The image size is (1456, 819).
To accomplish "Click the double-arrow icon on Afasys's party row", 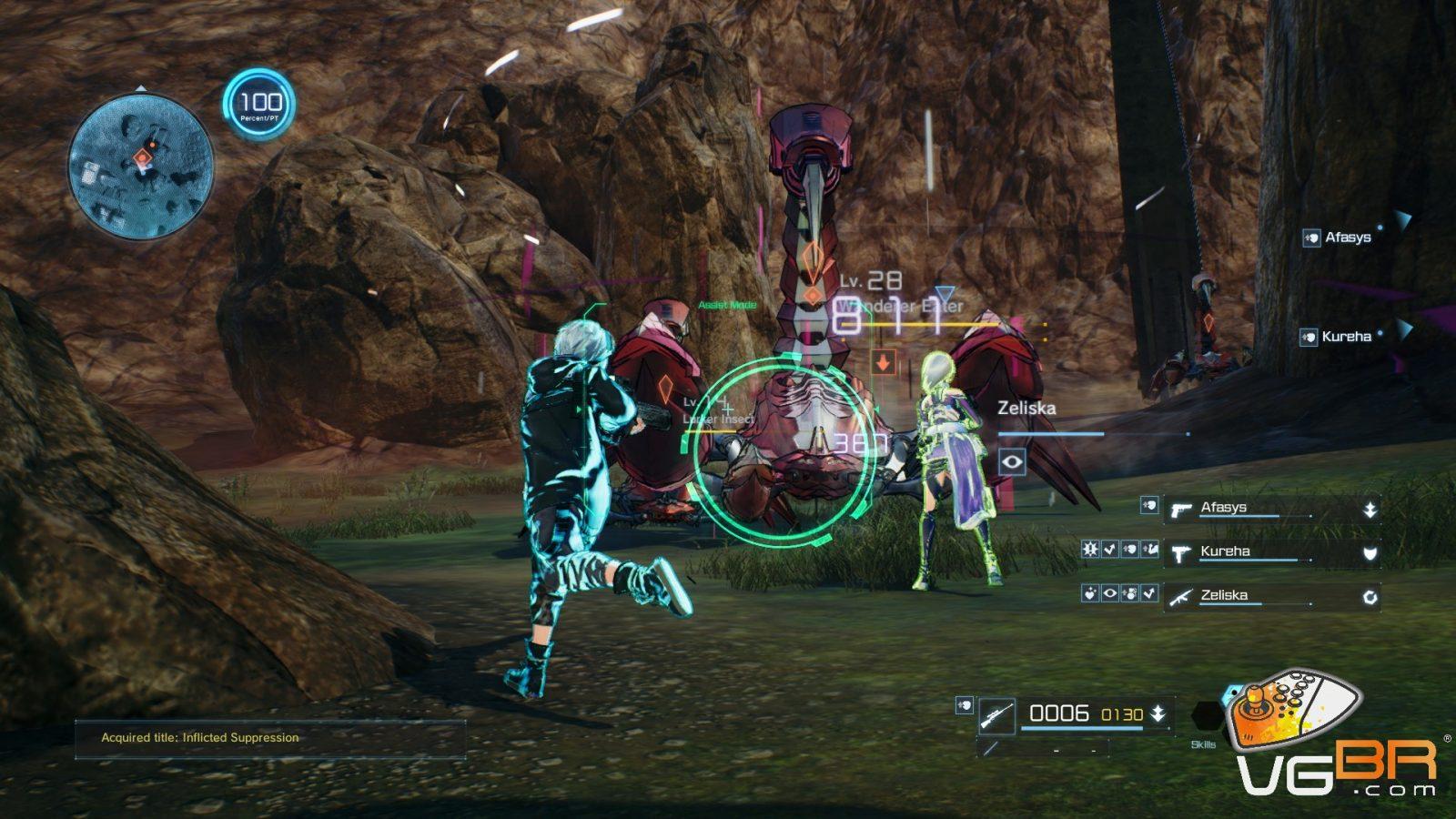I will pyautogui.click(x=1370, y=511).
